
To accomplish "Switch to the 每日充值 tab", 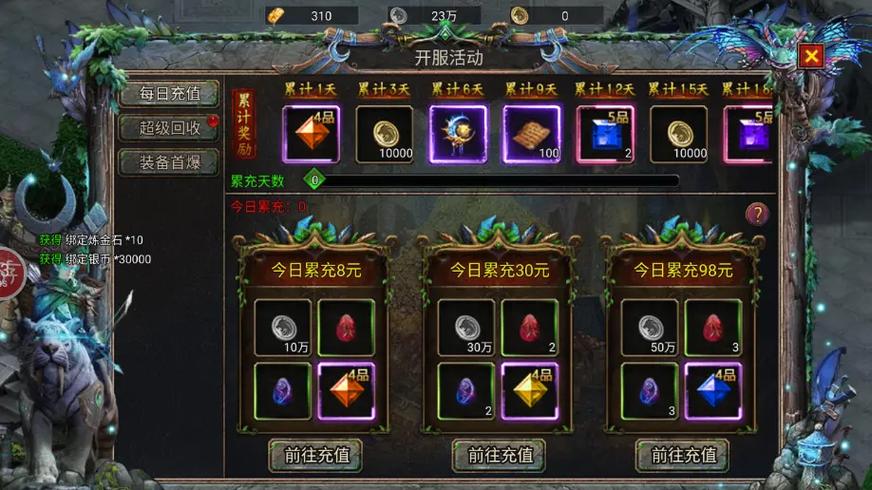I will (169, 94).
